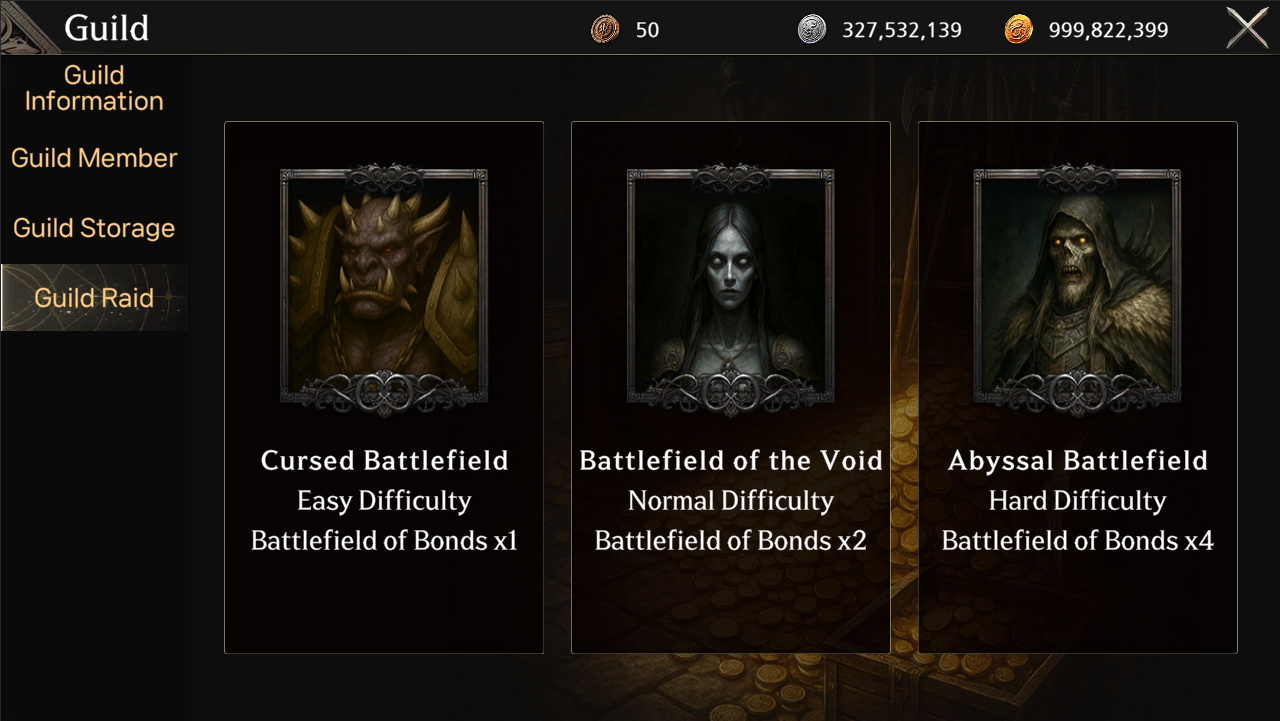Choose the Cursed Battlefield easy raid card
This screenshot has height=721, width=1280.
coord(384,388)
